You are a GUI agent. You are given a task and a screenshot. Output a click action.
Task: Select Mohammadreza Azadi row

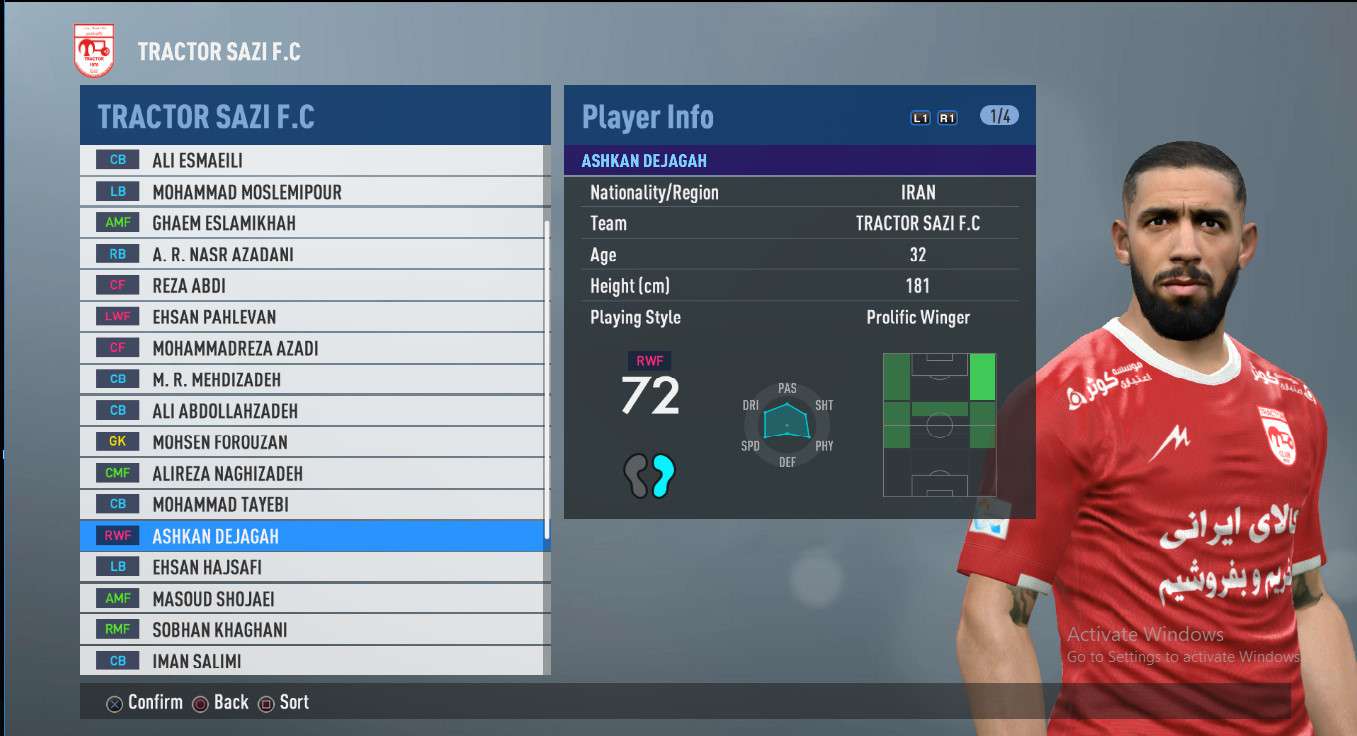312,348
